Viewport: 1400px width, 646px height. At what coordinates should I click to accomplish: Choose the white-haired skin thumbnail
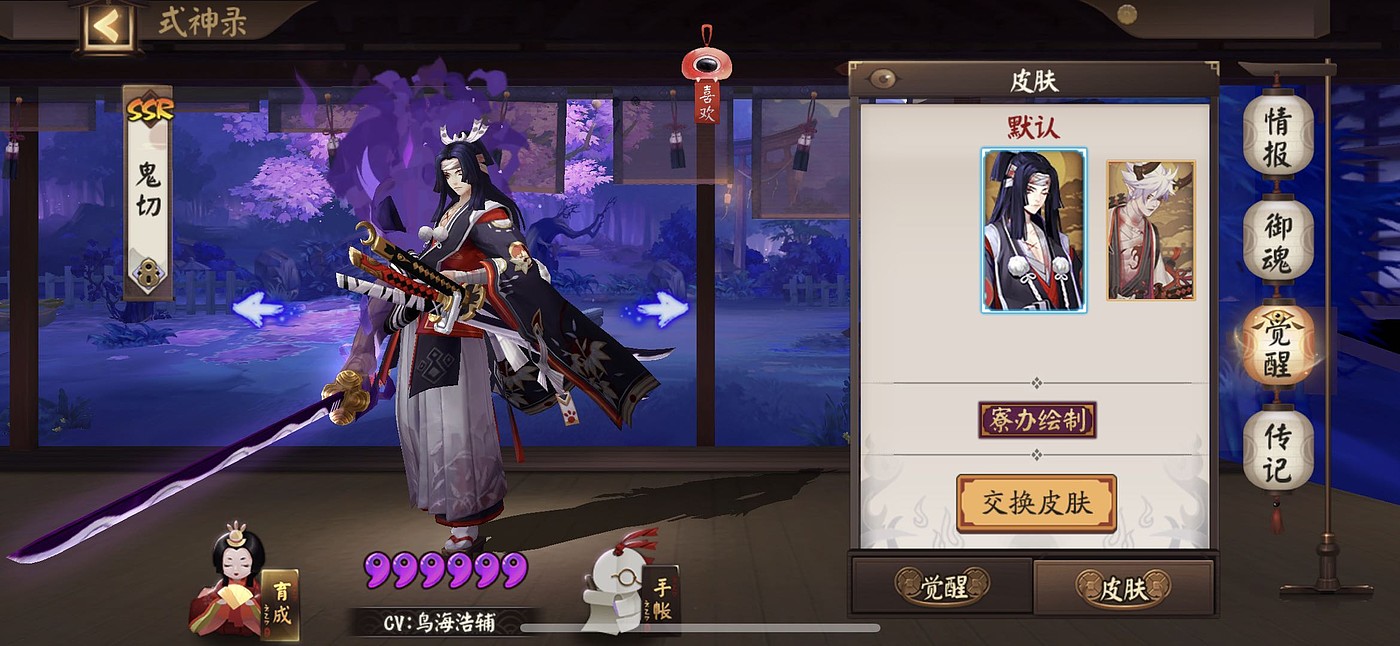[1150, 230]
